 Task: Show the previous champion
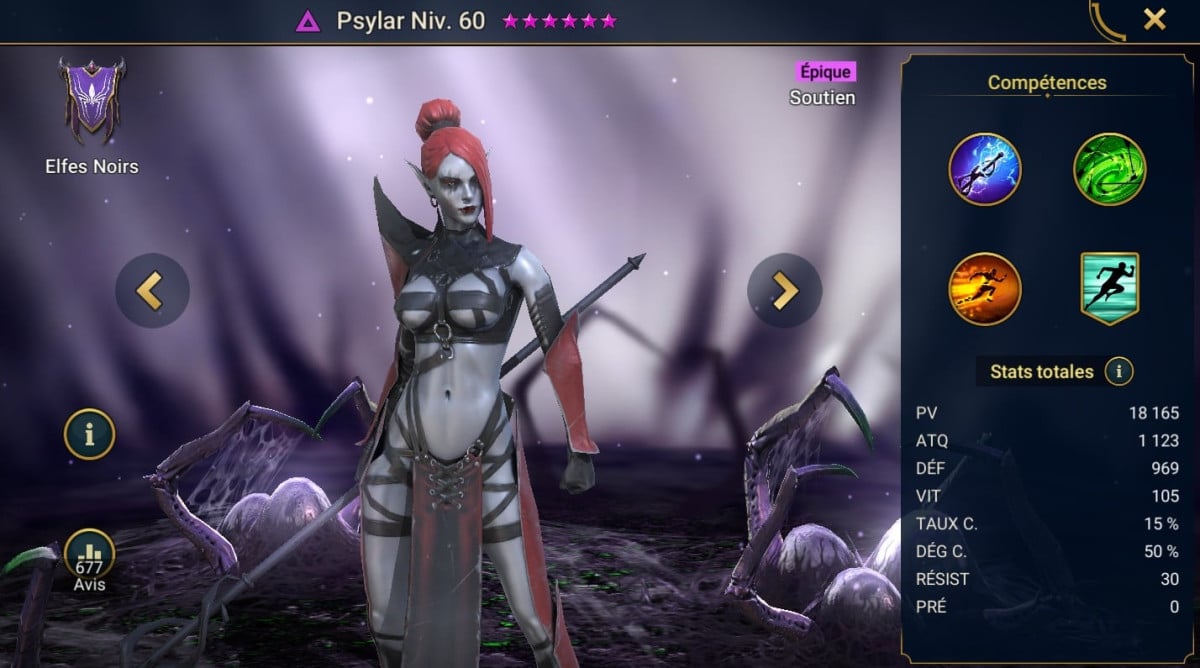(152, 291)
